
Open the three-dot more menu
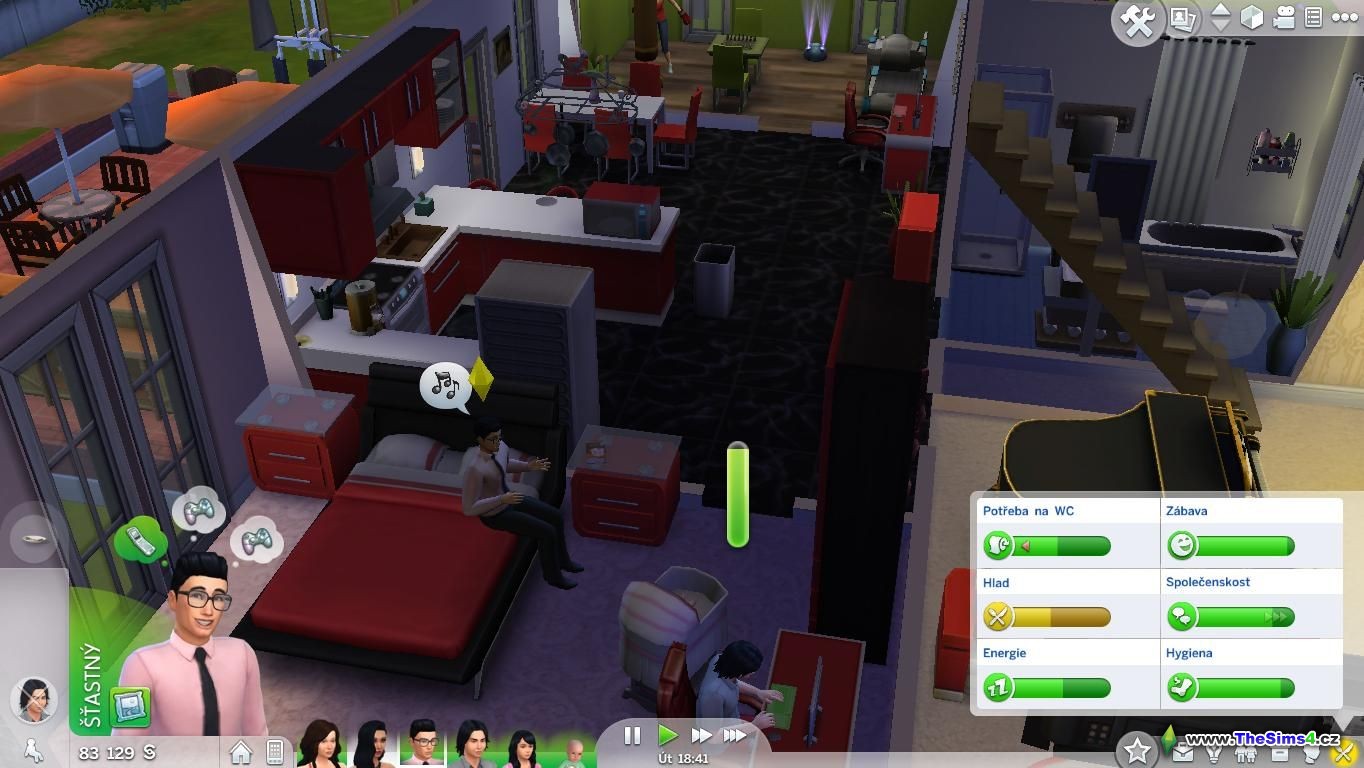tap(1344, 18)
